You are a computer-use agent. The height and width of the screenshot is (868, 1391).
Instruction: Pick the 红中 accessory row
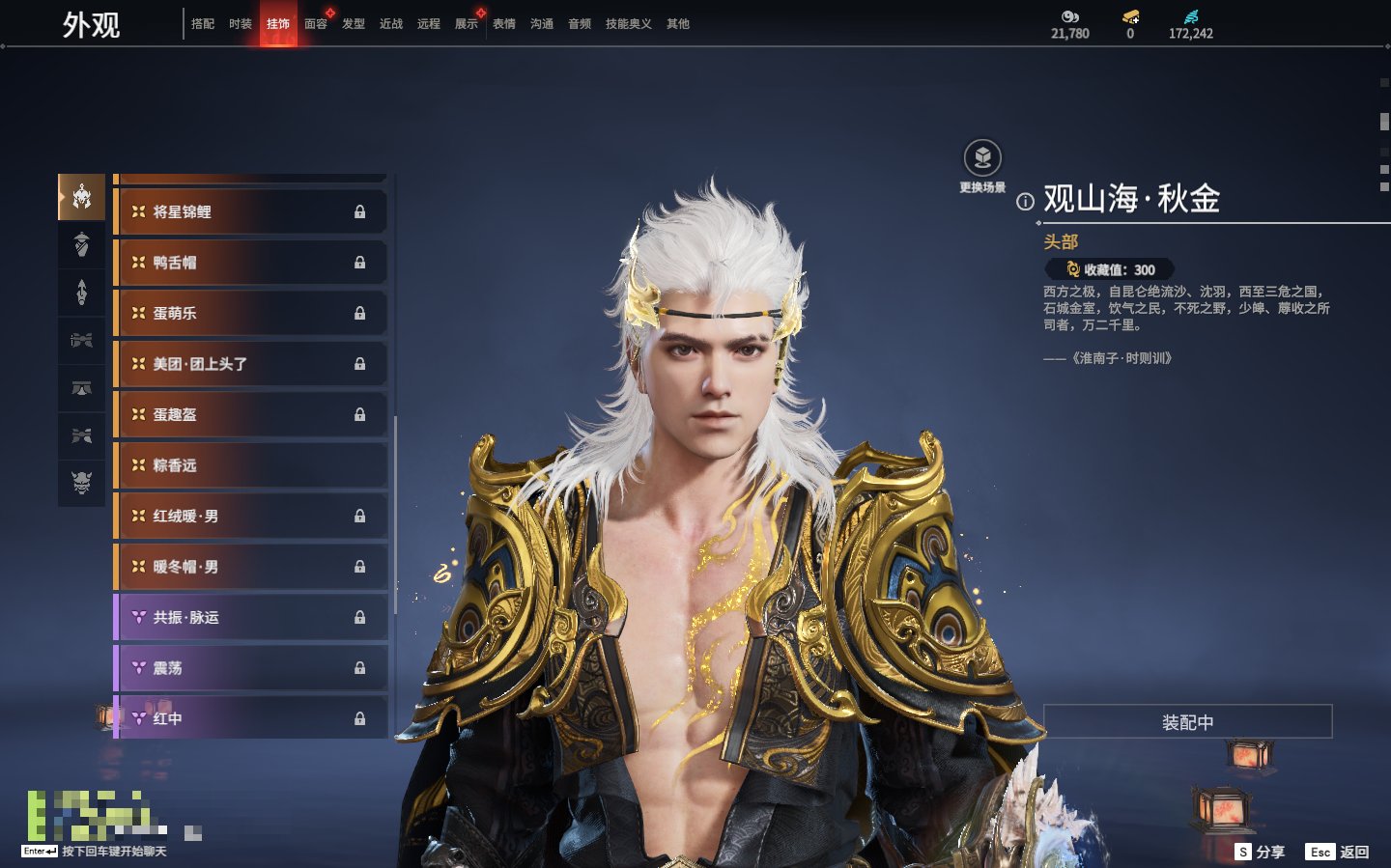[x=251, y=718]
